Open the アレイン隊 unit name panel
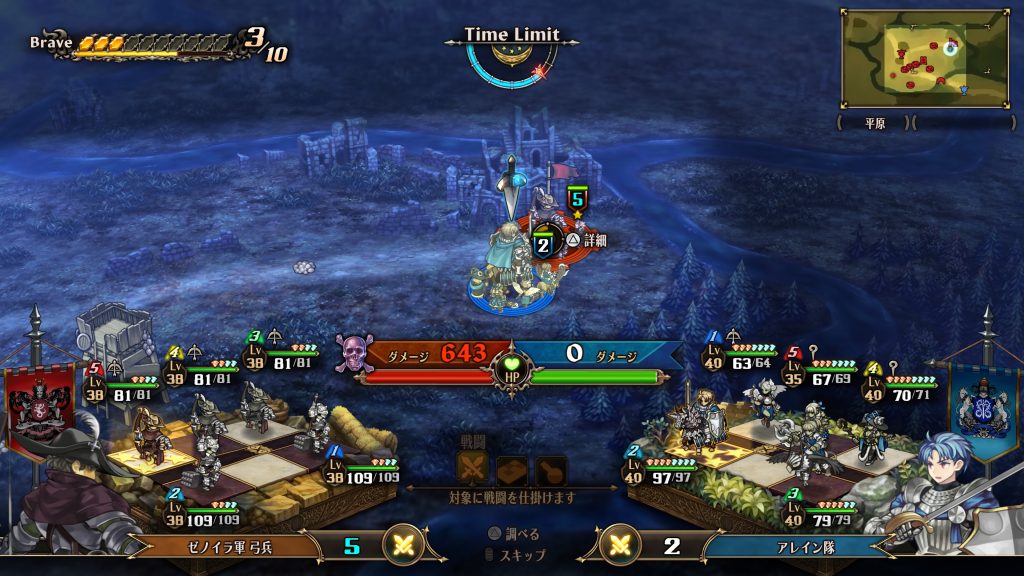This screenshot has width=1024, height=576. (x=798, y=546)
